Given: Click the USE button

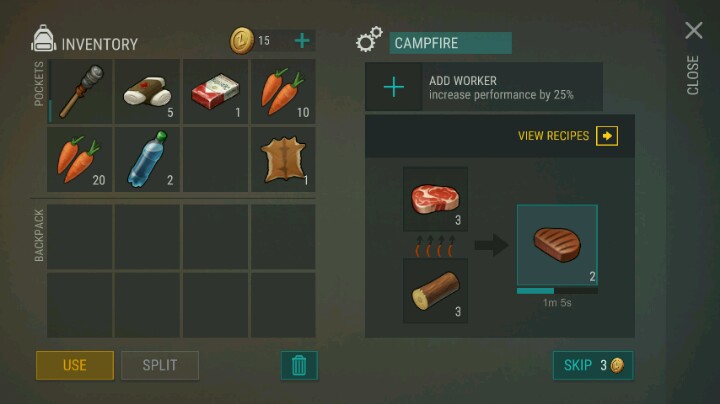Looking at the screenshot, I should click(75, 365).
